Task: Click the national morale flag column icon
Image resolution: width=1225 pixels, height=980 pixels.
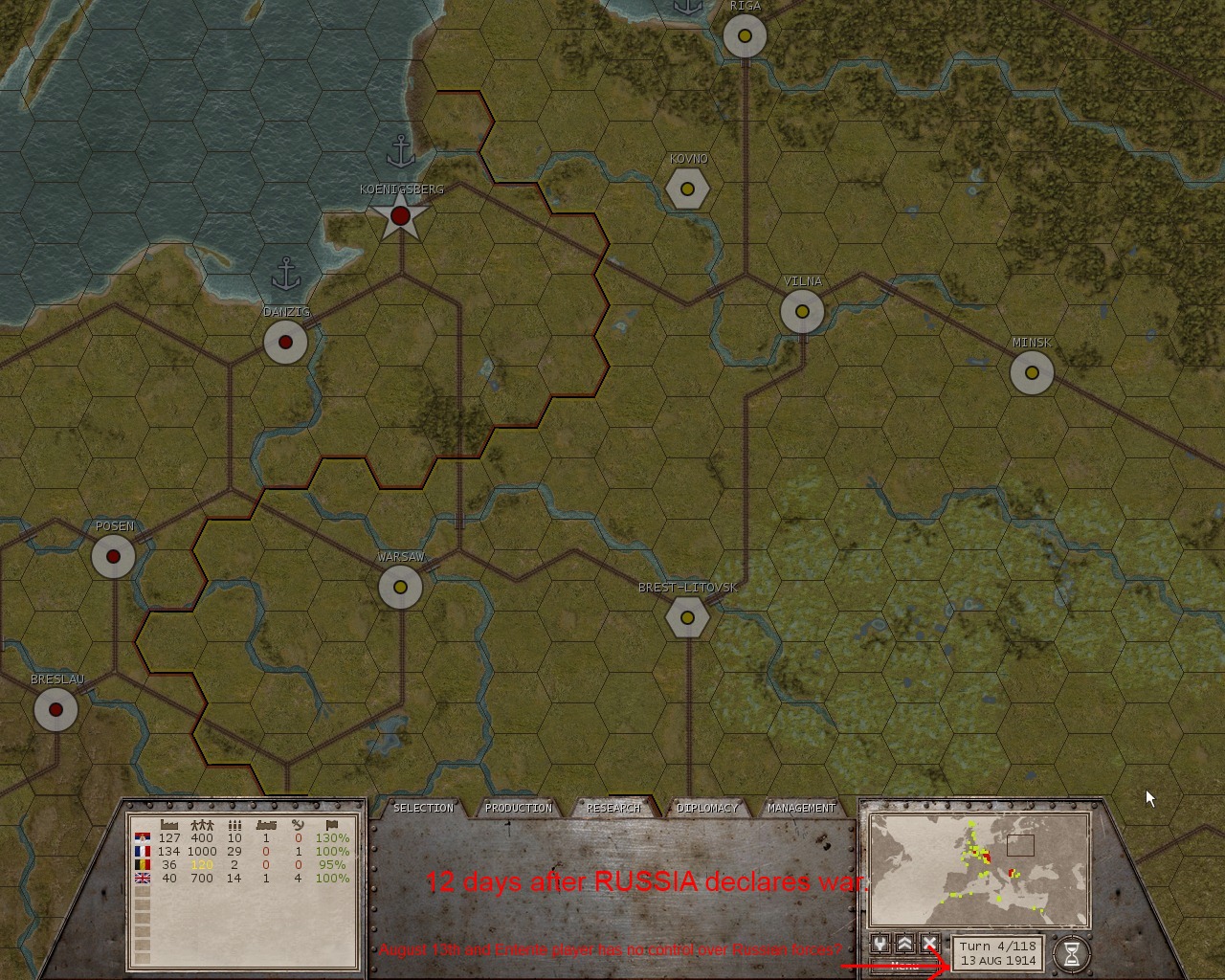Action: coord(333,824)
